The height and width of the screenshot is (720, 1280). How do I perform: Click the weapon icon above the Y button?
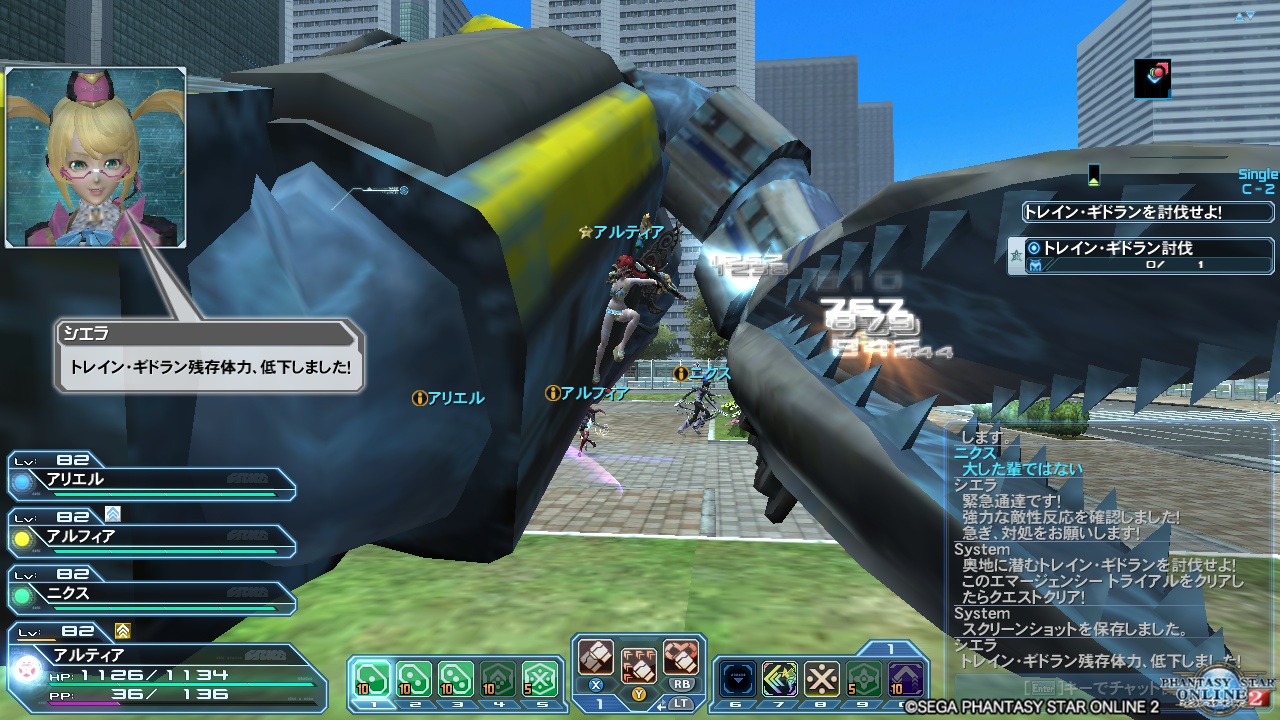(x=637, y=668)
